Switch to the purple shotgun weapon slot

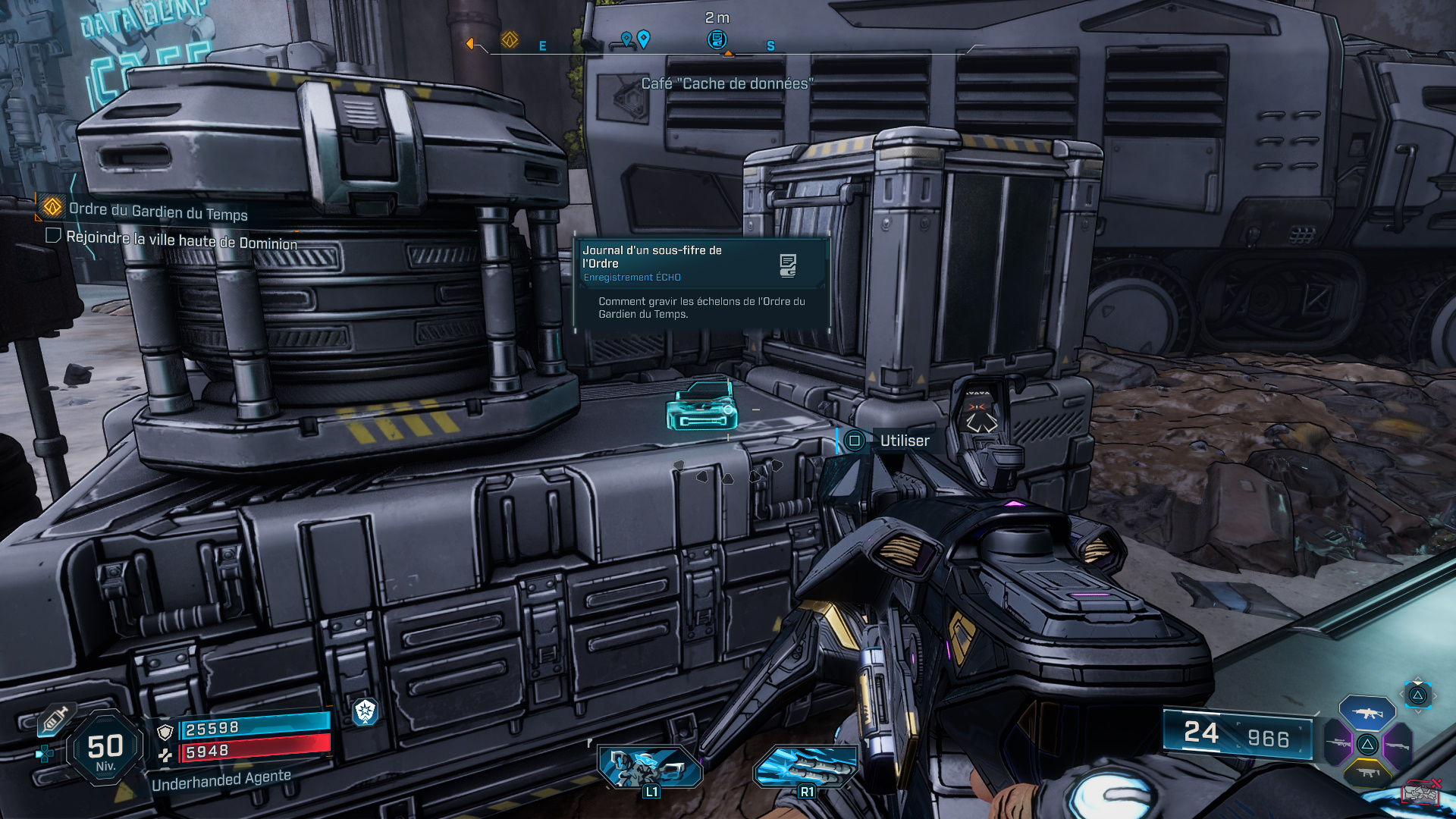click(x=1397, y=745)
